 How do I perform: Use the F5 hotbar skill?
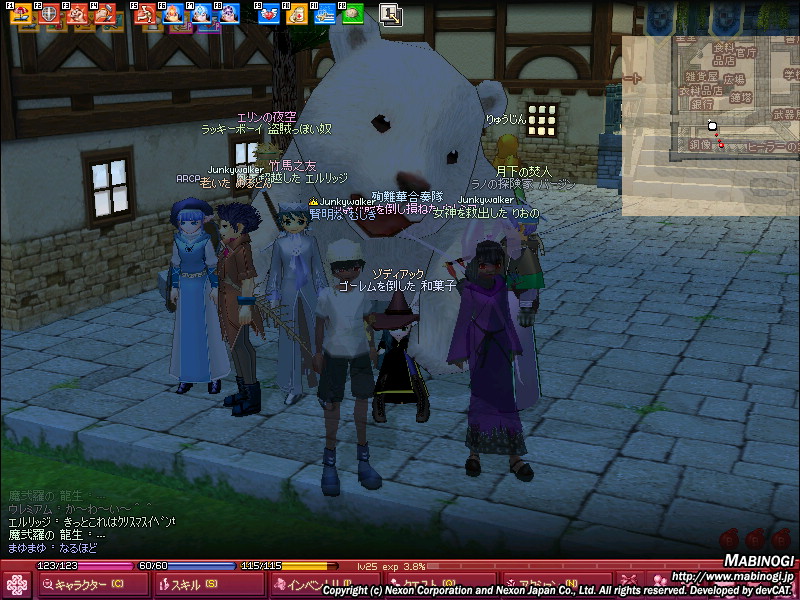(144, 14)
